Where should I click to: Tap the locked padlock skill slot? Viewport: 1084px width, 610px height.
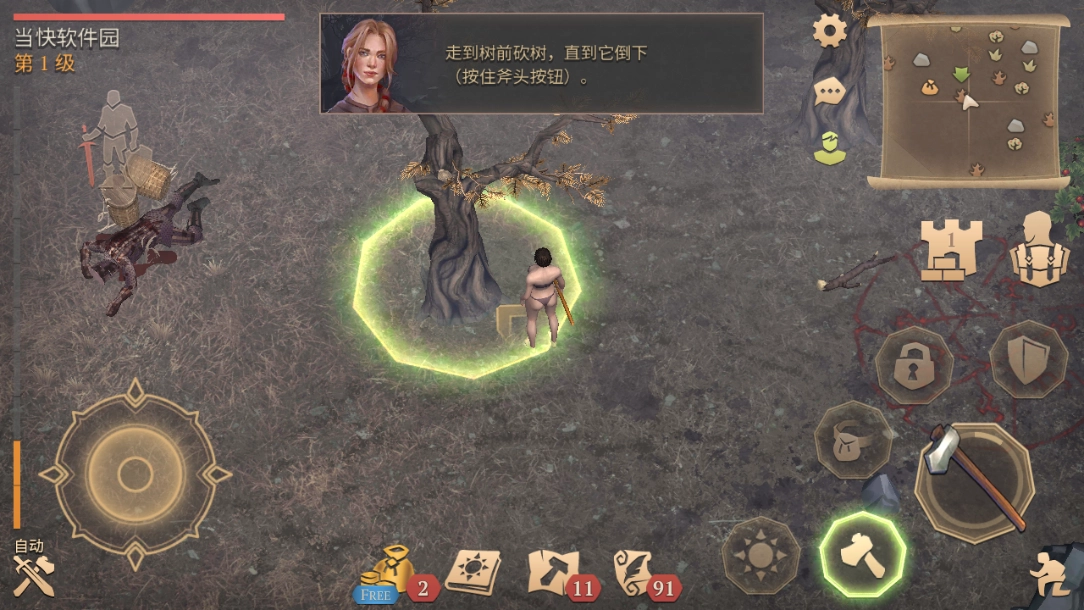point(913,365)
